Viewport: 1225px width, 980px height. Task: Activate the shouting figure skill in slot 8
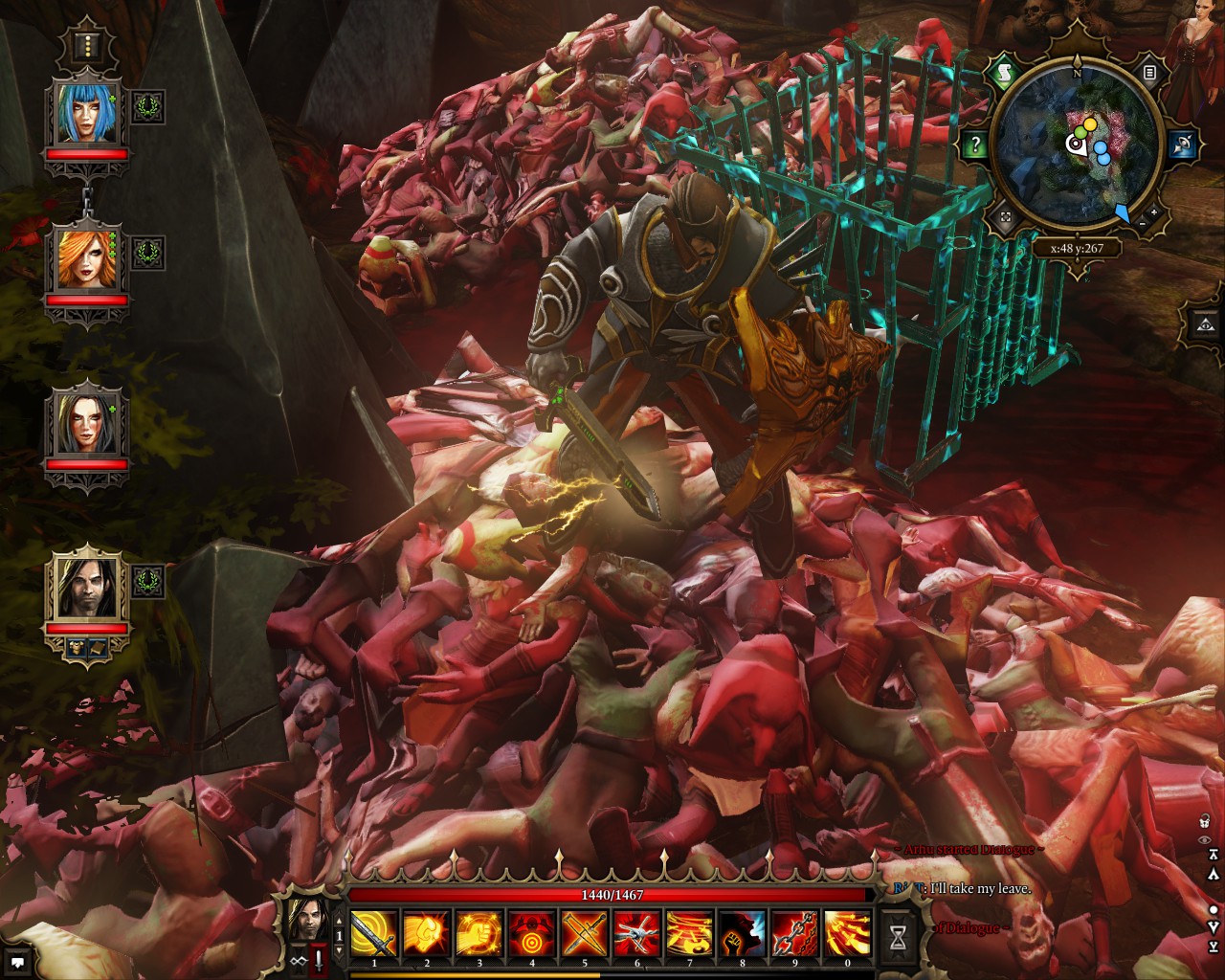pyautogui.click(x=743, y=933)
